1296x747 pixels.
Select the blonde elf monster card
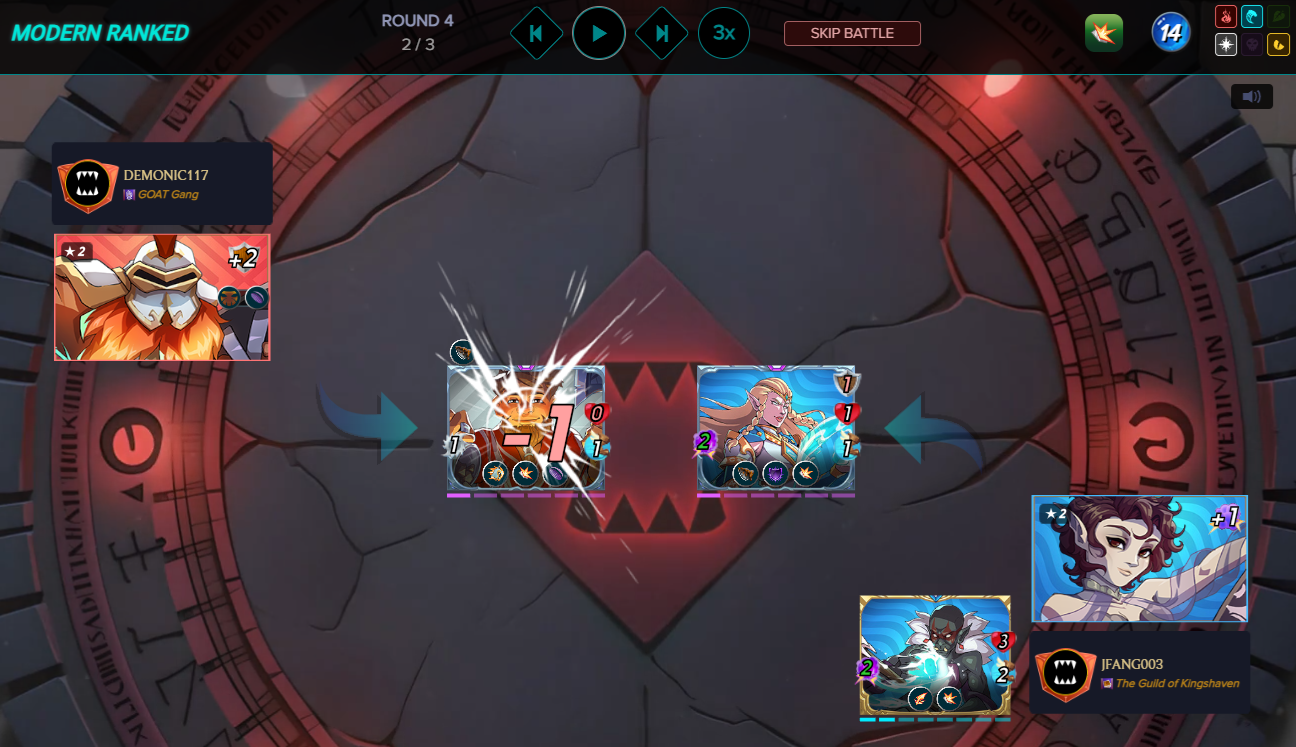pos(776,430)
